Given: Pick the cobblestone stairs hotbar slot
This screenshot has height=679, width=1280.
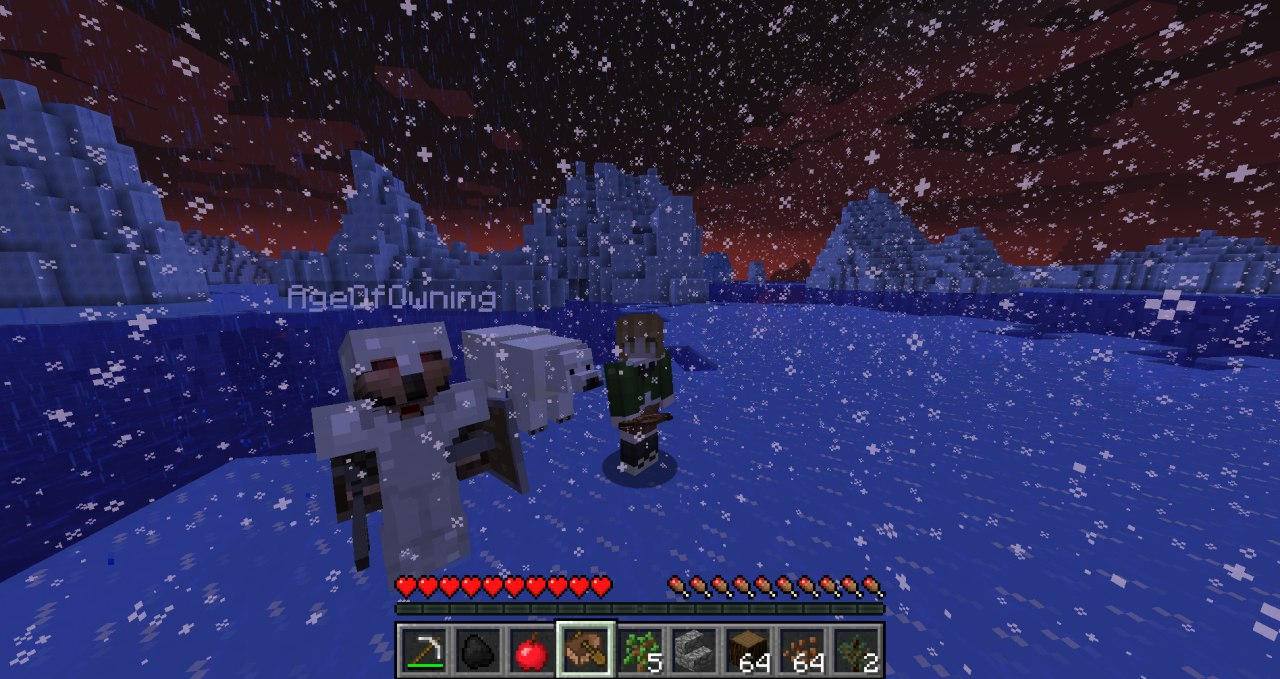Looking at the screenshot, I should point(693,651).
